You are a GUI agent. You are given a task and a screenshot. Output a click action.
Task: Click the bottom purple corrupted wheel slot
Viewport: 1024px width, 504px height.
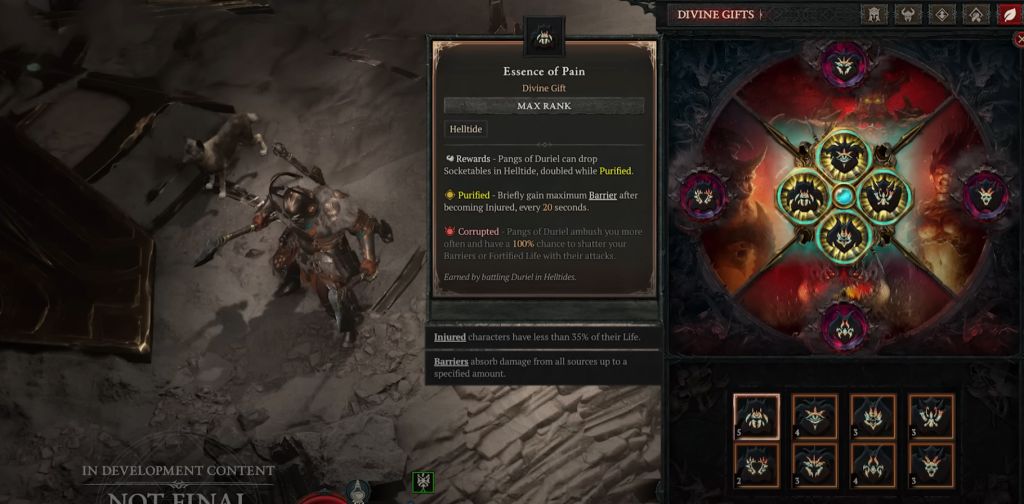[845, 325]
